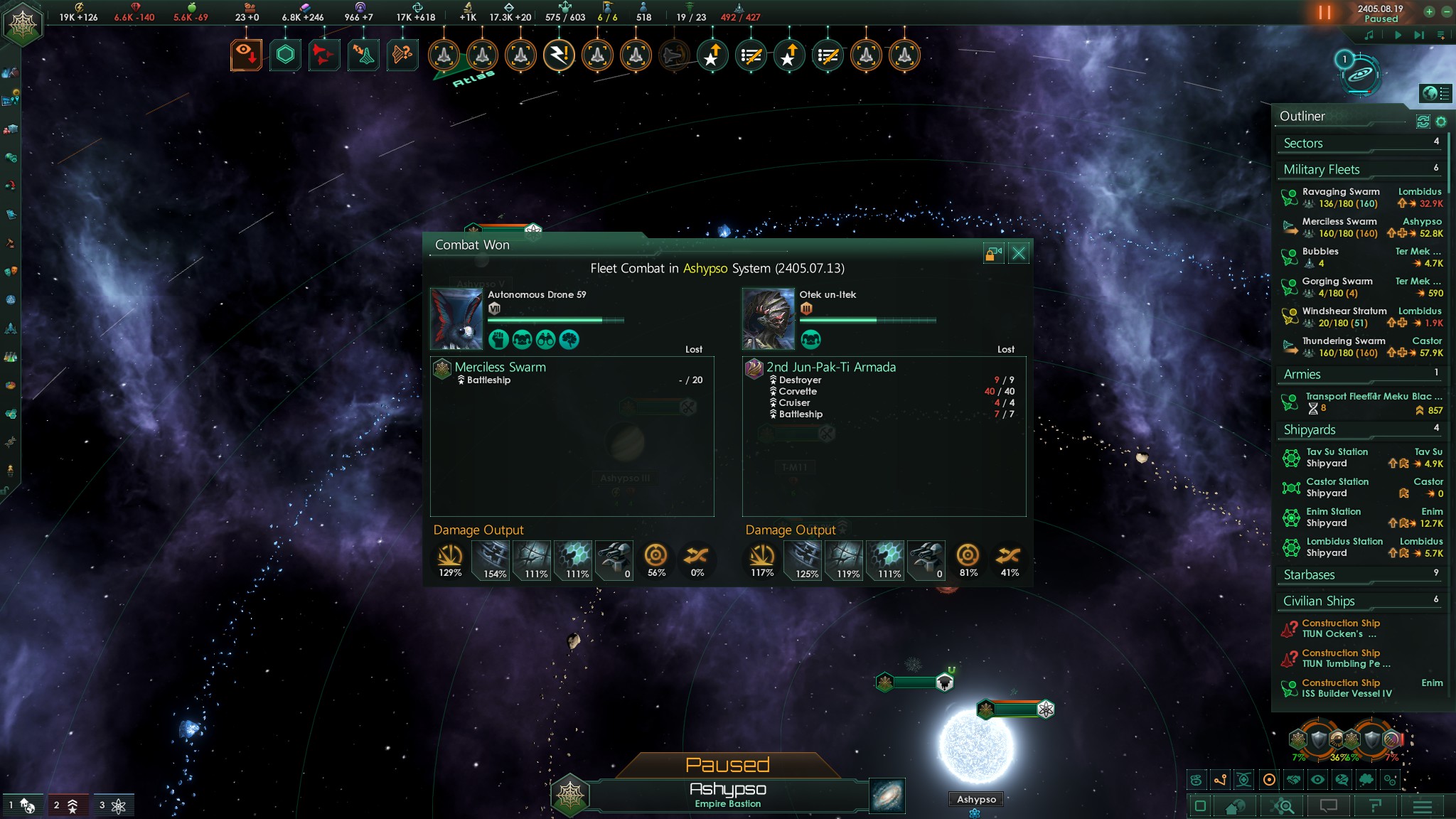Enable the intel eye map mode
The width and height of the screenshot is (1456, 819).
pyautogui.click(x=1317, y=780)
